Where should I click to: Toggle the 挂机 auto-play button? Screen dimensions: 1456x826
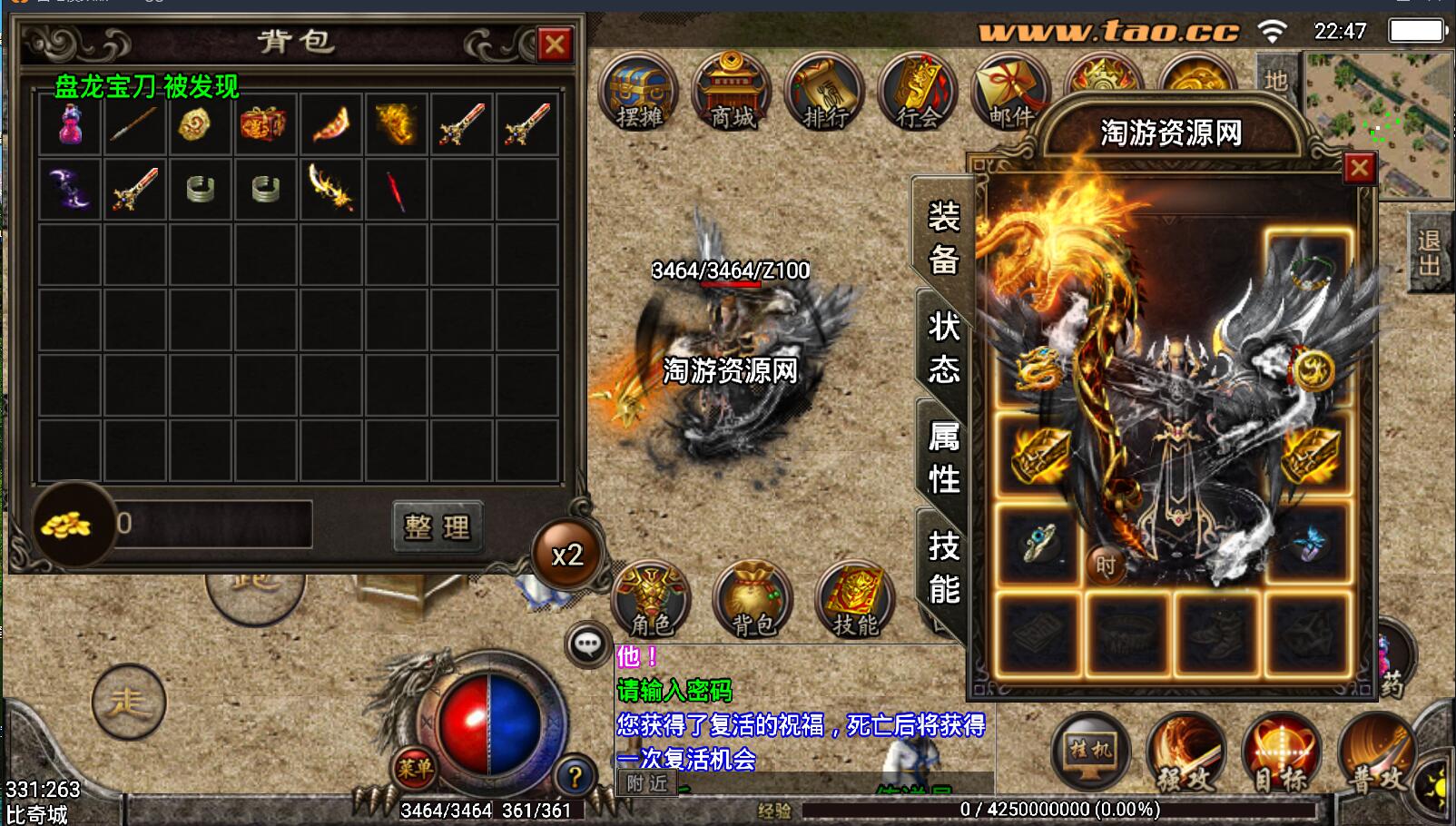[1090, 752]
